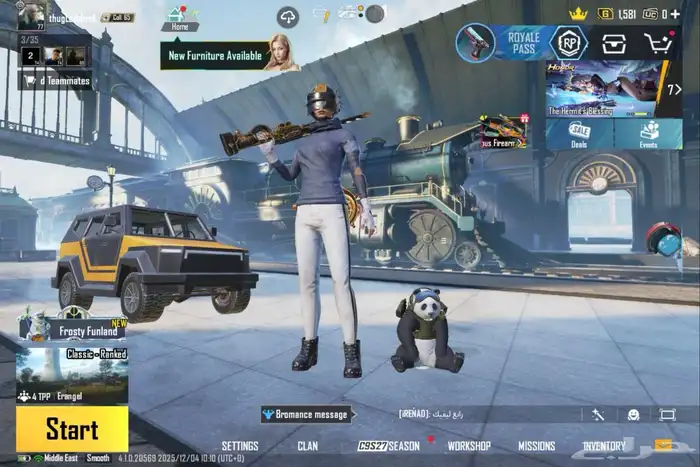This screenshot has height=467, width=700.
Task: Click the Deals sale button
Action: [579, 134]
